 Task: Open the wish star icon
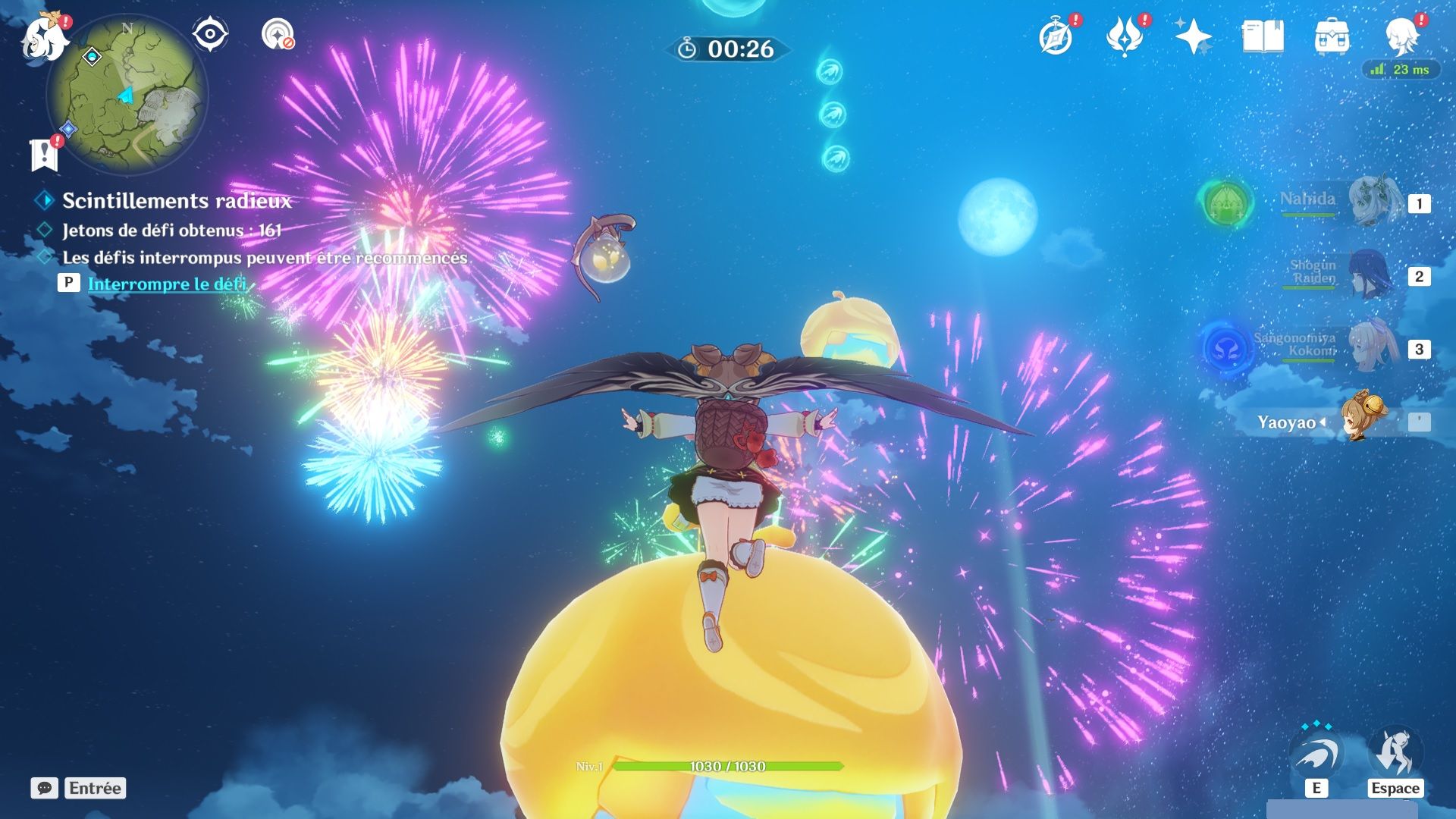point(1192,36)
